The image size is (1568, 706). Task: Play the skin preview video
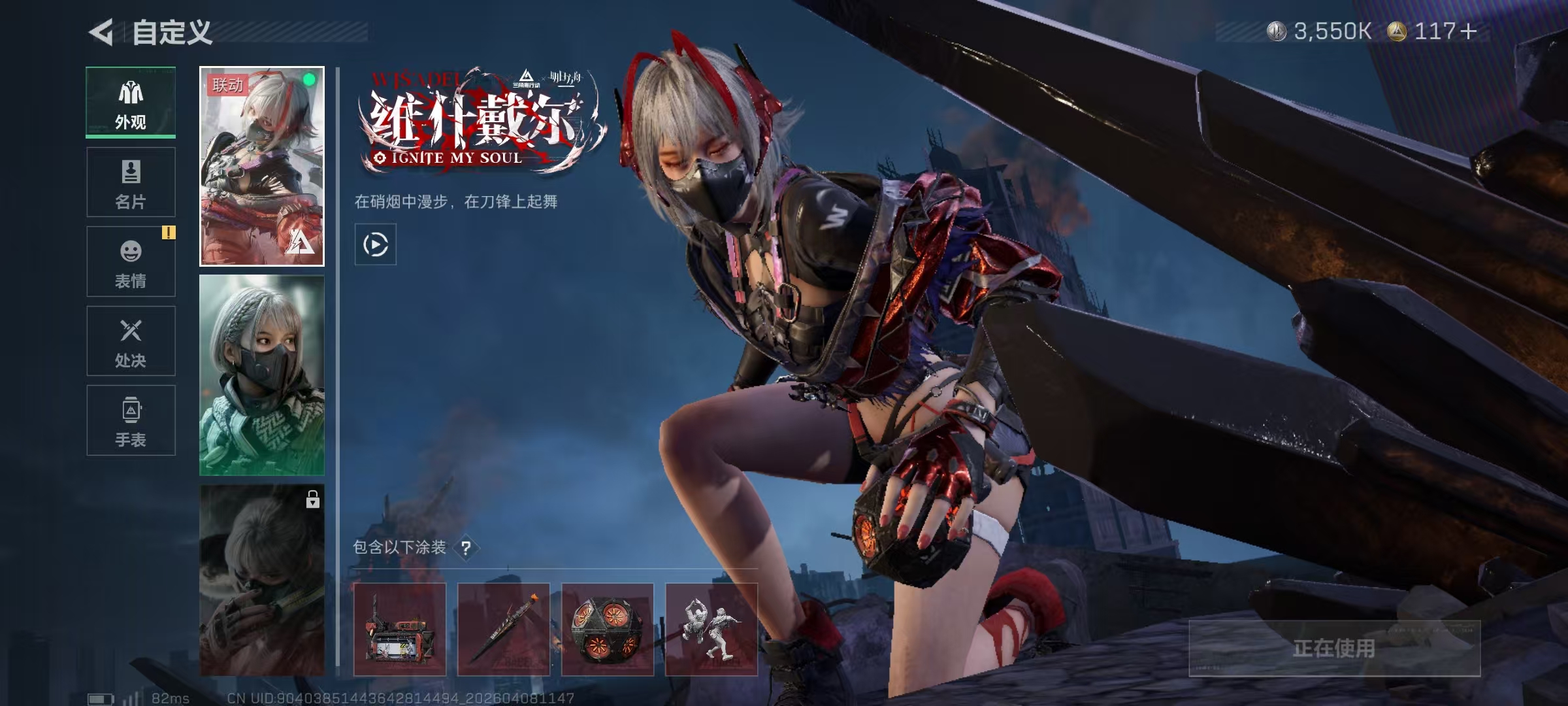[375, 244]
